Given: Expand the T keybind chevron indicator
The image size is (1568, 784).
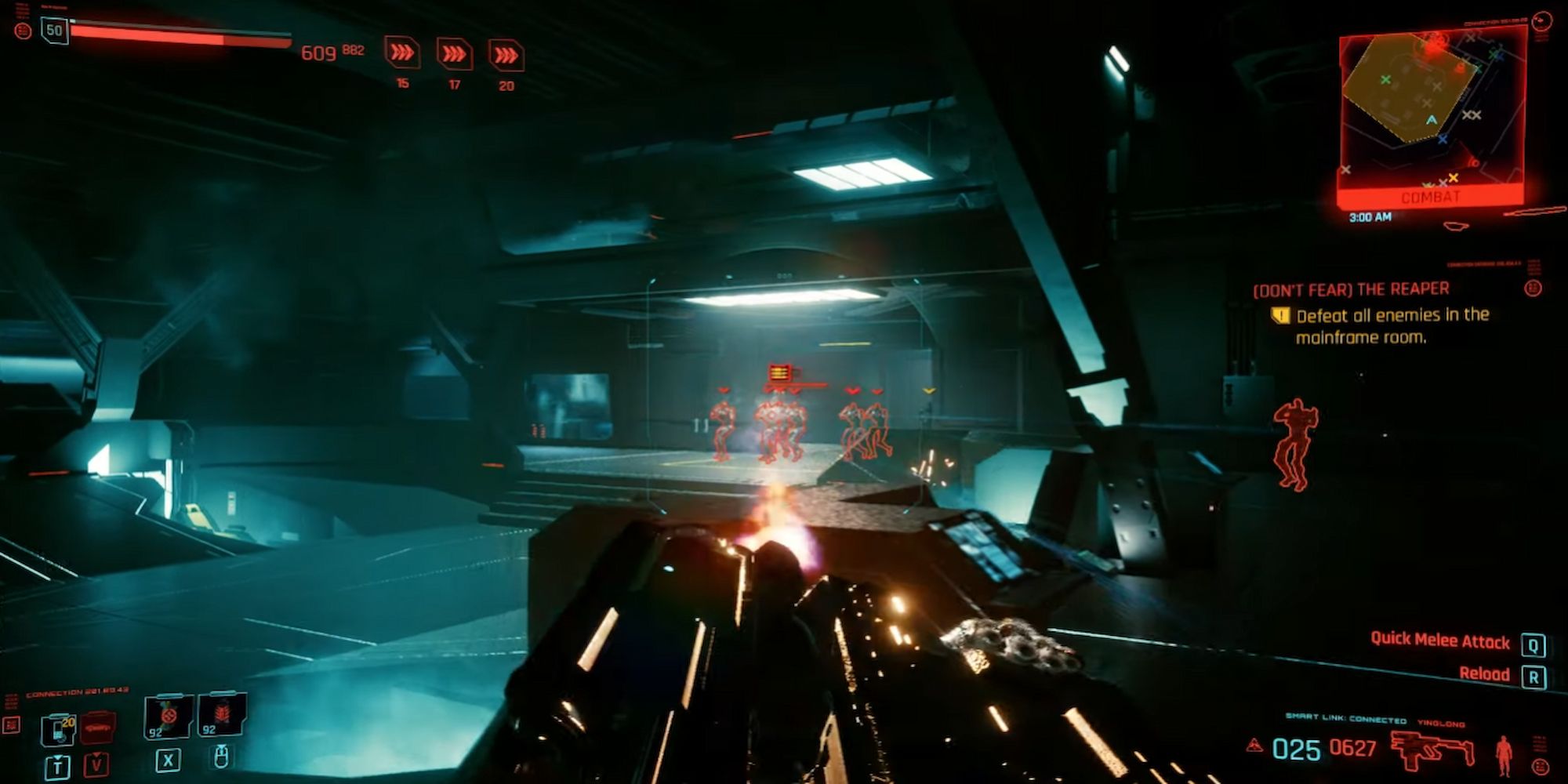Looking at the screenshot, I should pos(59,765).
